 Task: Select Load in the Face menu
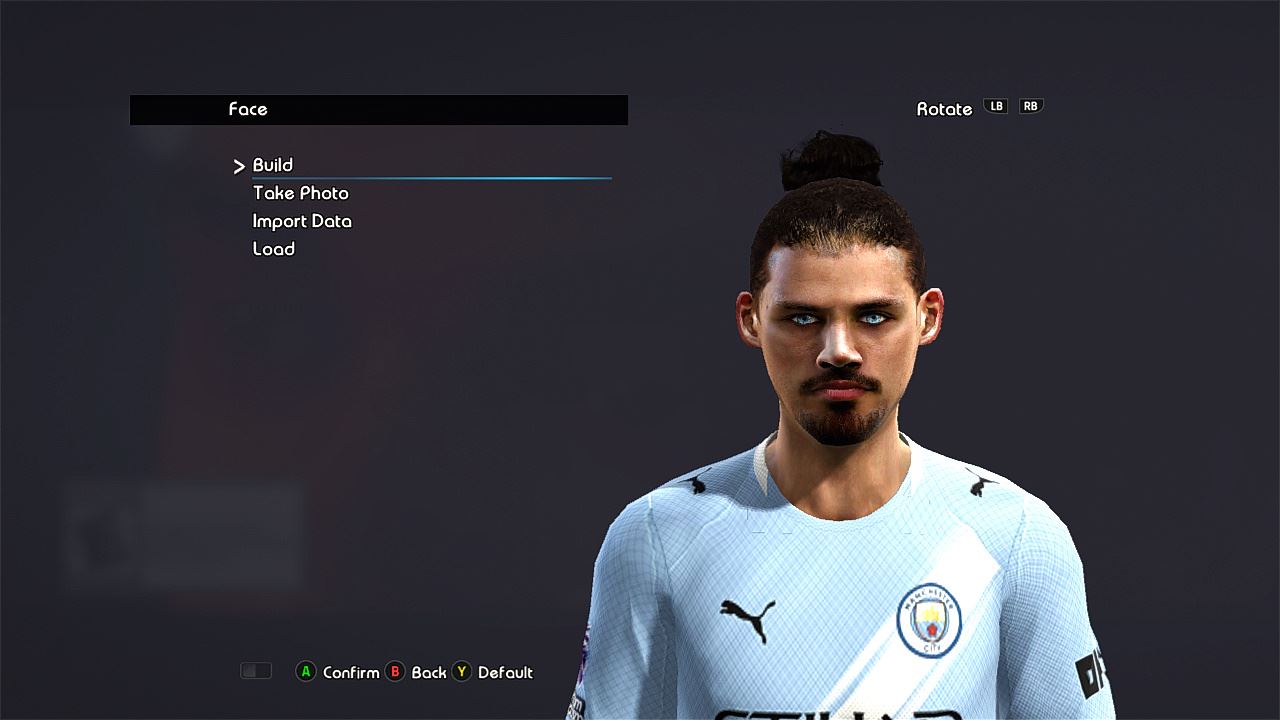[x=273, y=249]
